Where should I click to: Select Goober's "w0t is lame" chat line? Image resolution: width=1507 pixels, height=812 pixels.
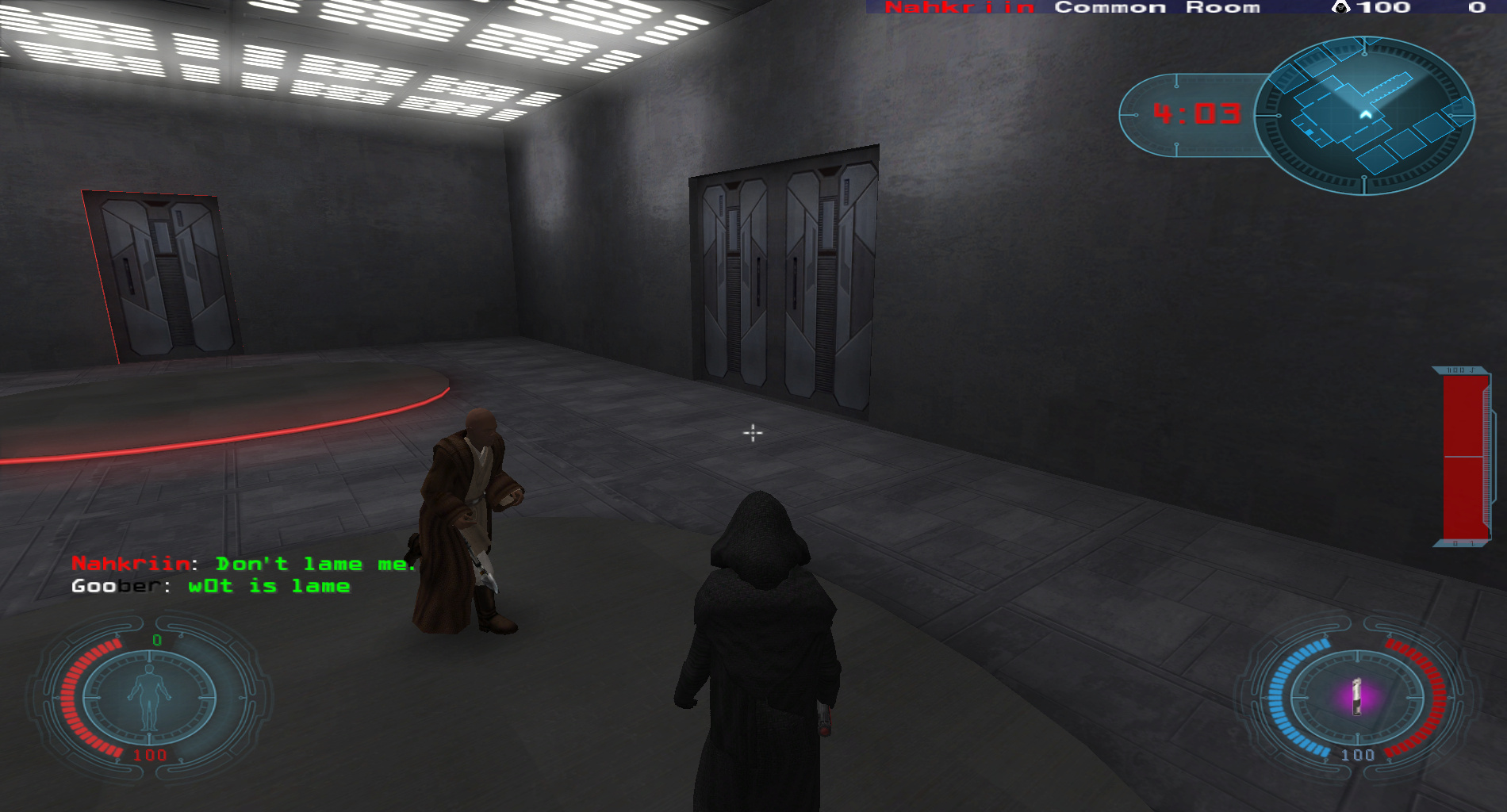tap(211, 586)
